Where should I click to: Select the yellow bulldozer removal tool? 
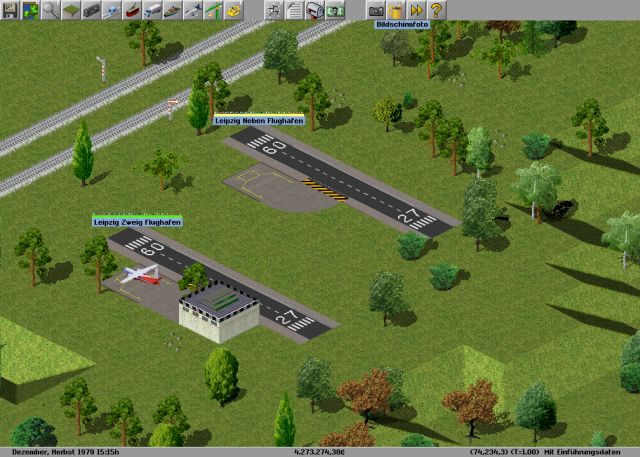tap(236, 10)
